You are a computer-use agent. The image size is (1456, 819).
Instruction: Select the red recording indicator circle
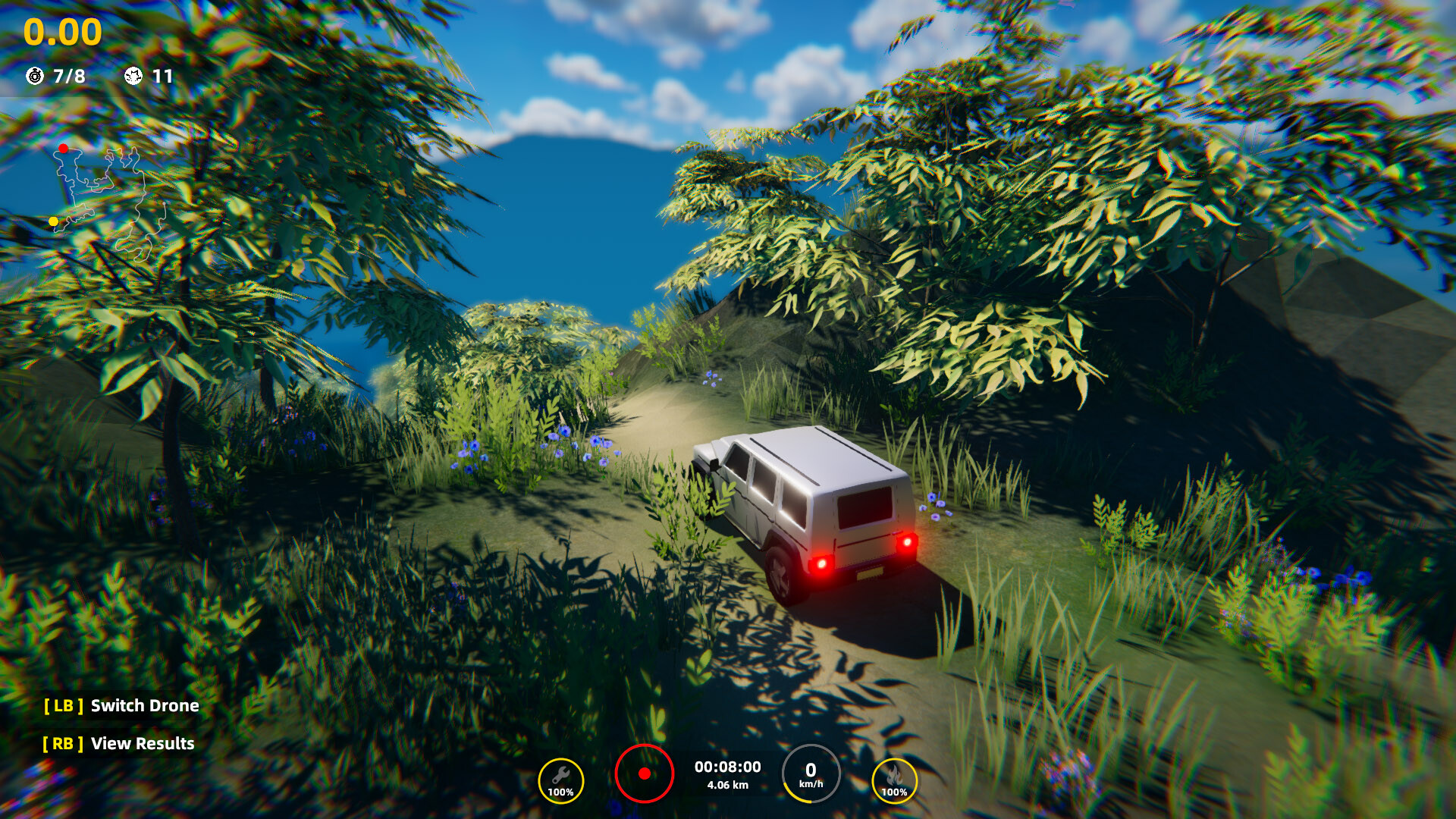tap(646, 772)
